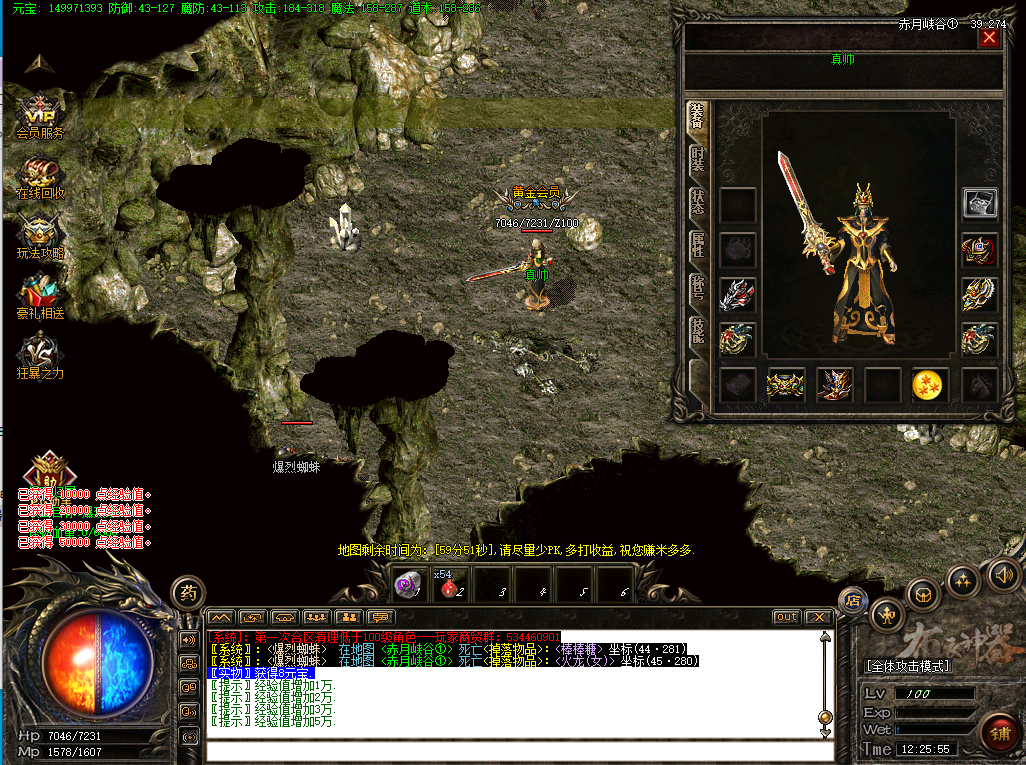This screenshot has height=765, width=1026.
Task: Open the 在线回收 online recycling icon
Action: point(40,176)
